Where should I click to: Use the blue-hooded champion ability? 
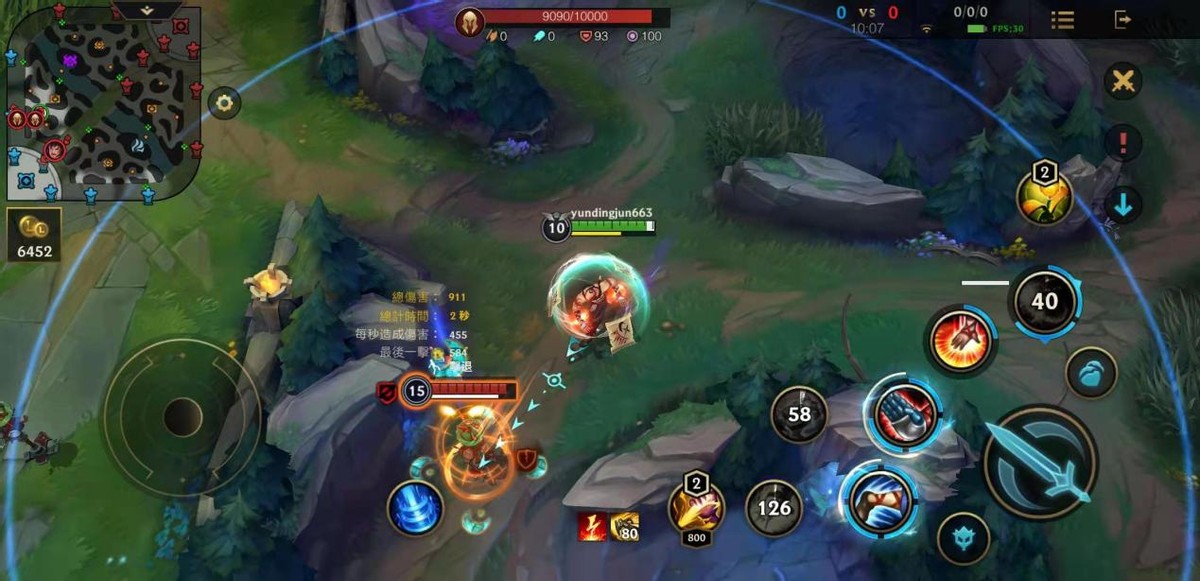tap(878, 499)
